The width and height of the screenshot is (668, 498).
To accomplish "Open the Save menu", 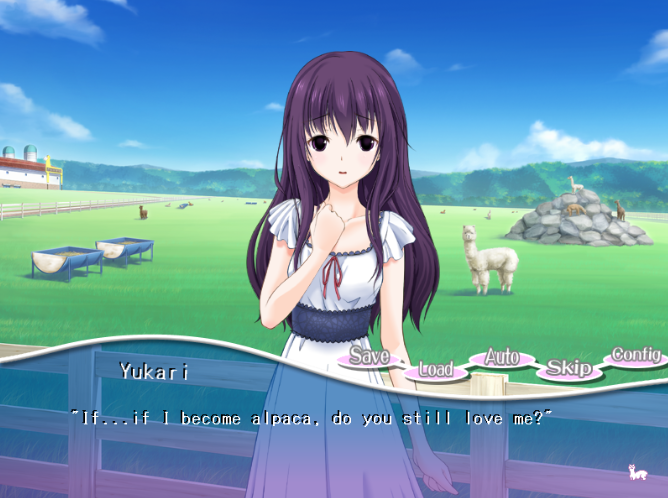I will pos(369,357).
